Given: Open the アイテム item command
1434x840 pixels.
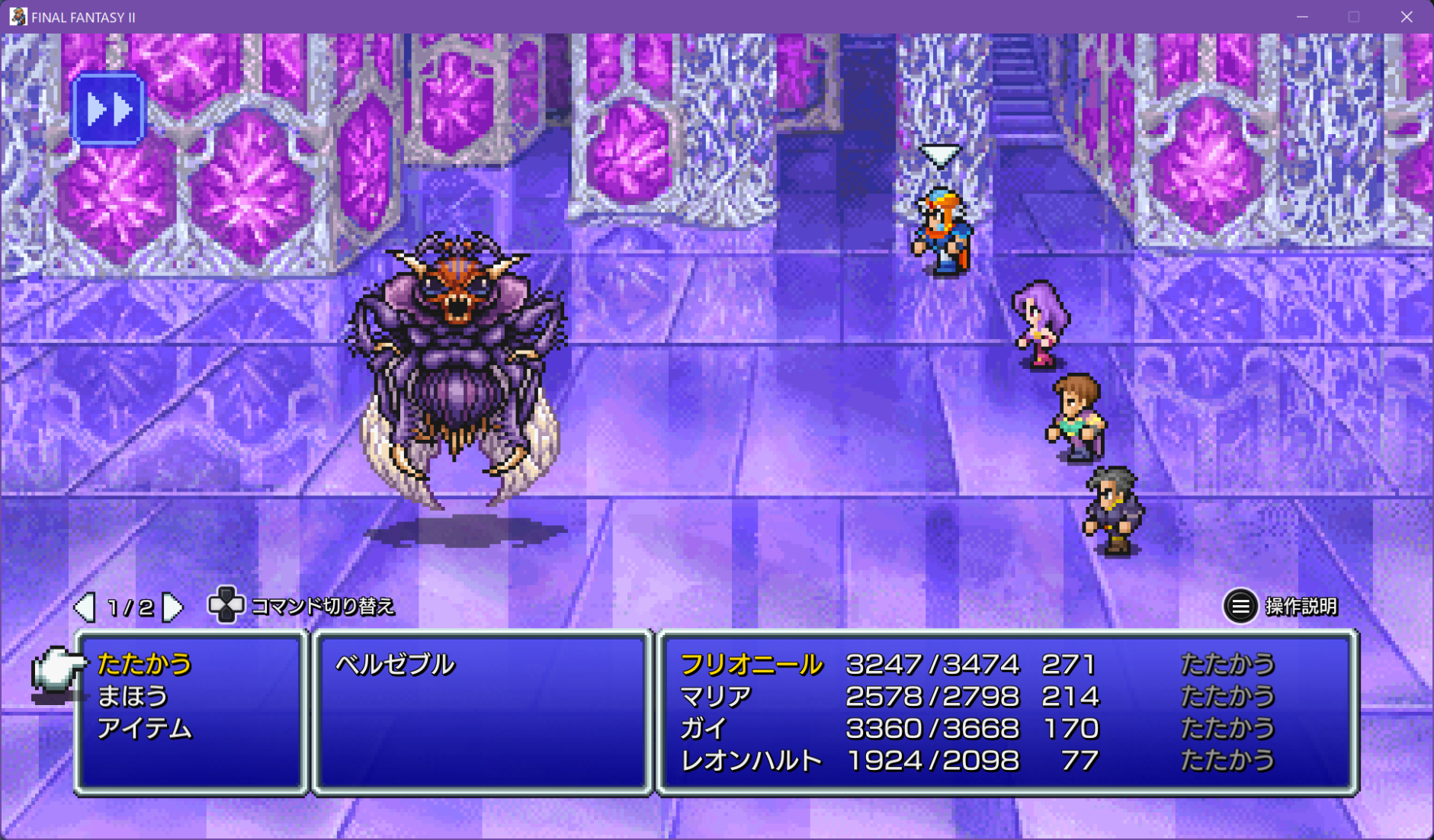Looking at the screenshot, I should (x=144, y=729).
